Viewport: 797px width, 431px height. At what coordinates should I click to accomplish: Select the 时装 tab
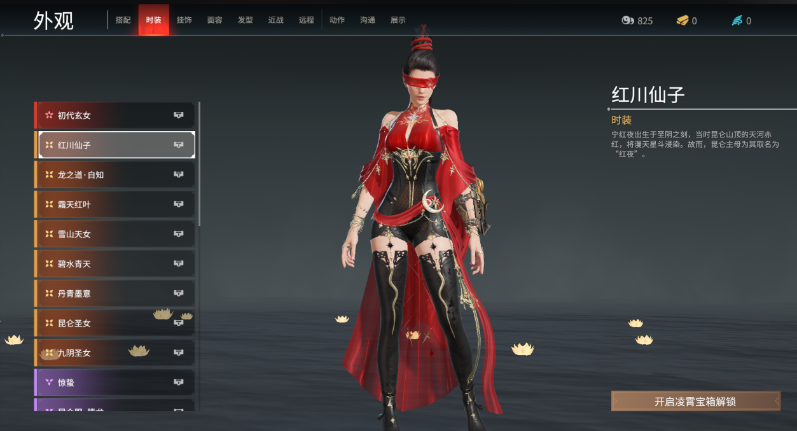[x=153, y=20]
